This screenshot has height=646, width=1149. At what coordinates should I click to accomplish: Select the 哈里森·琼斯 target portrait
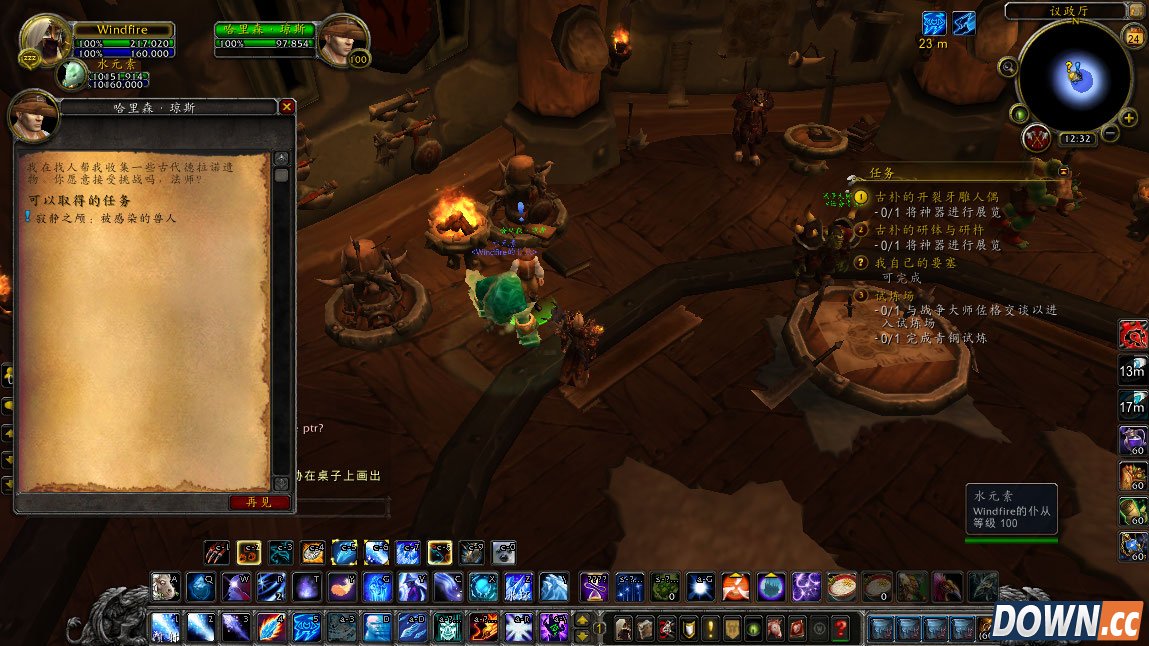click(x=343, y=41)
